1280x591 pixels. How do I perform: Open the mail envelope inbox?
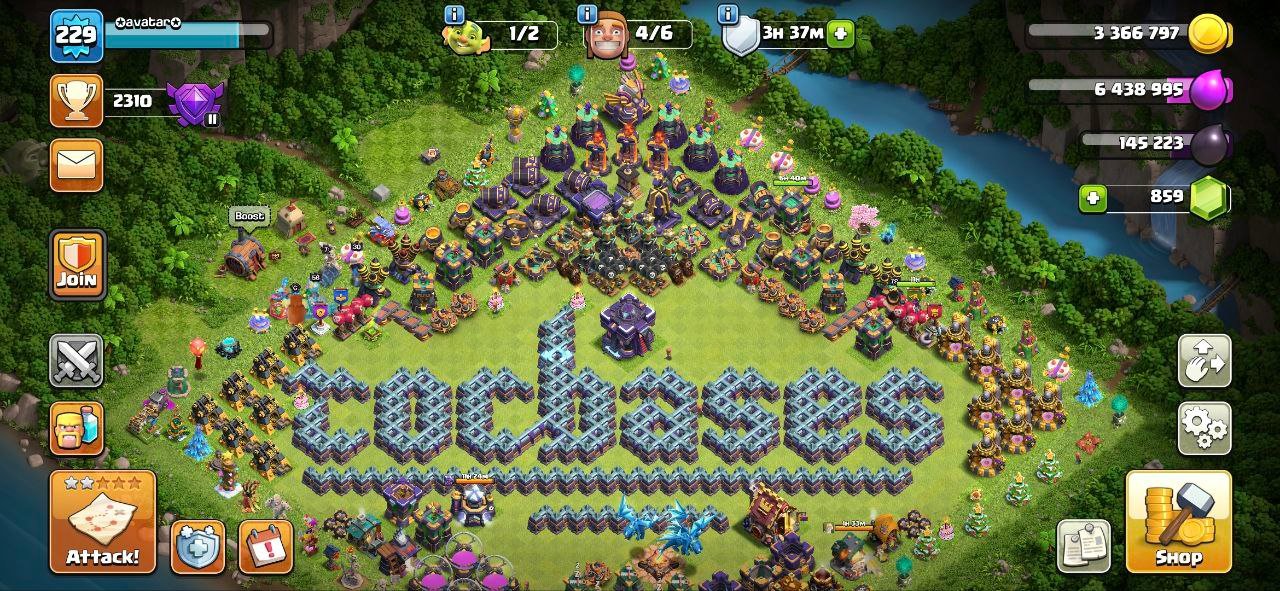(x=77, y=165)
